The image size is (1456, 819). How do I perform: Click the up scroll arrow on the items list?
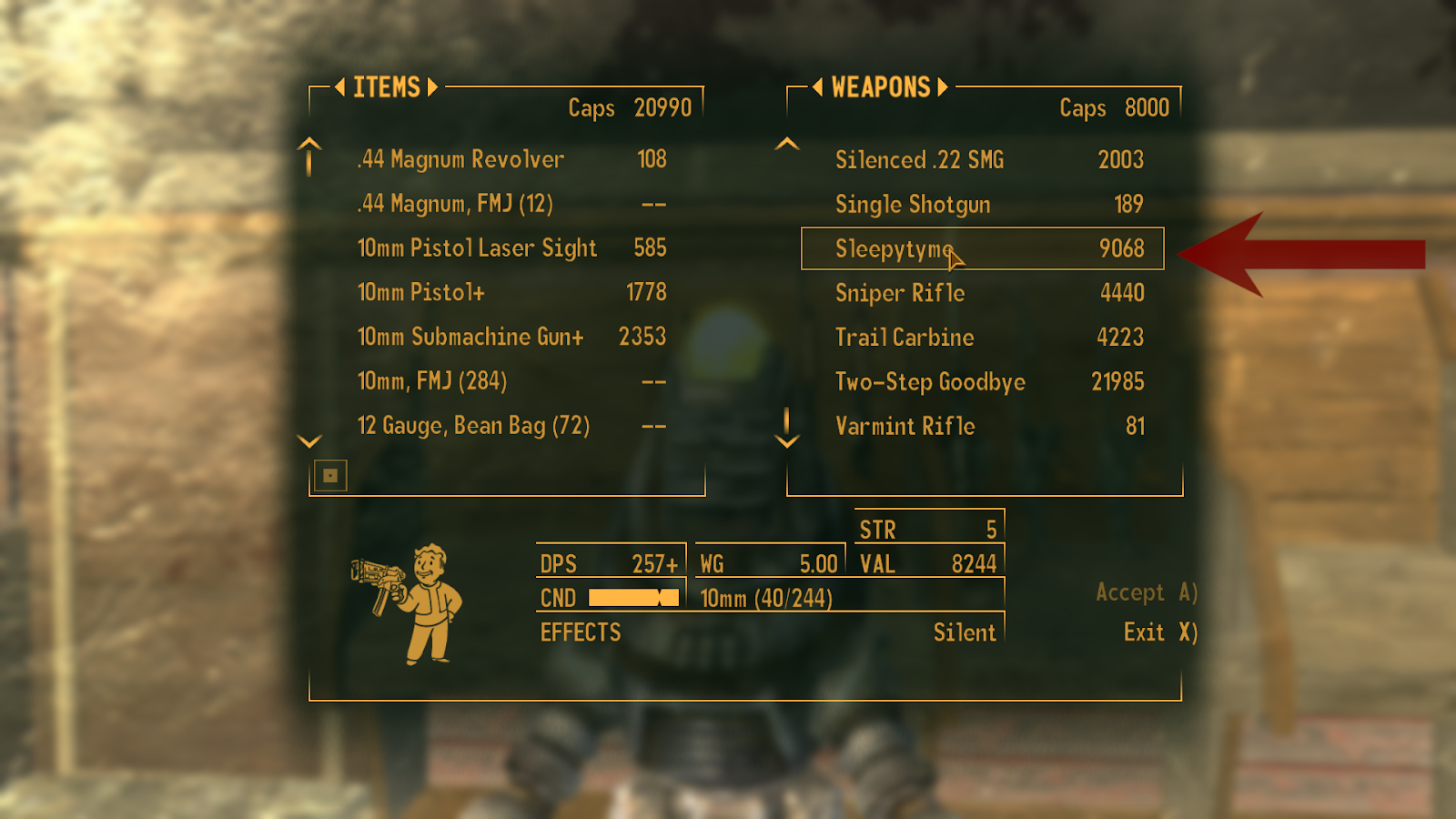pyautogui.click(x=308, y=157)
